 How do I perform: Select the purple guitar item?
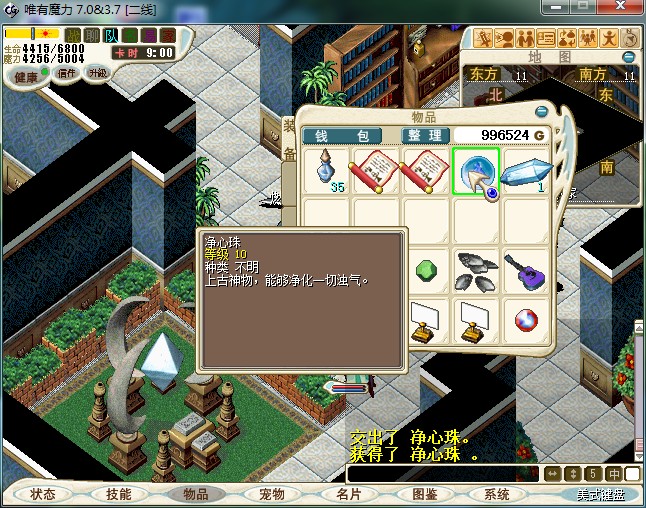[x=526, y=270]
